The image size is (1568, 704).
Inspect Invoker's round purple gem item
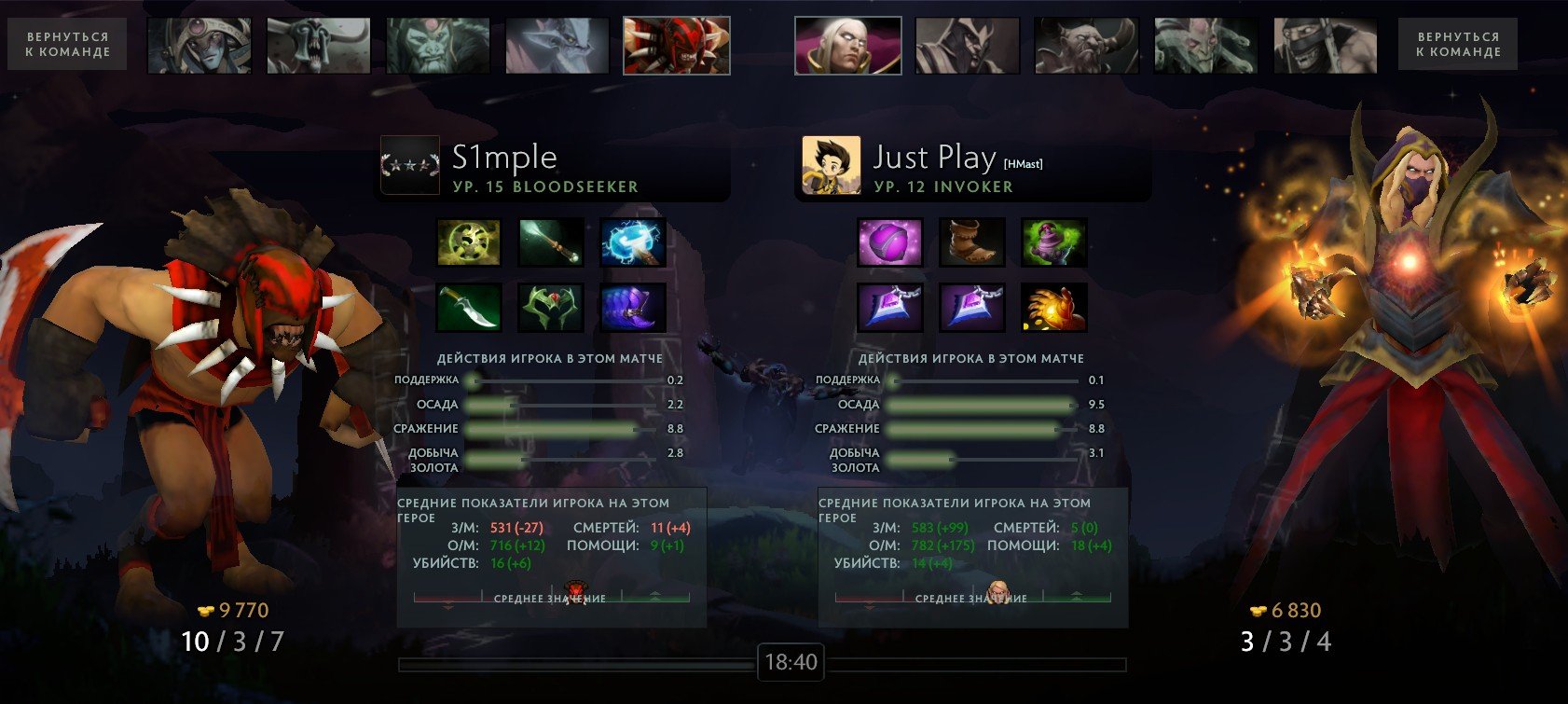890,242
